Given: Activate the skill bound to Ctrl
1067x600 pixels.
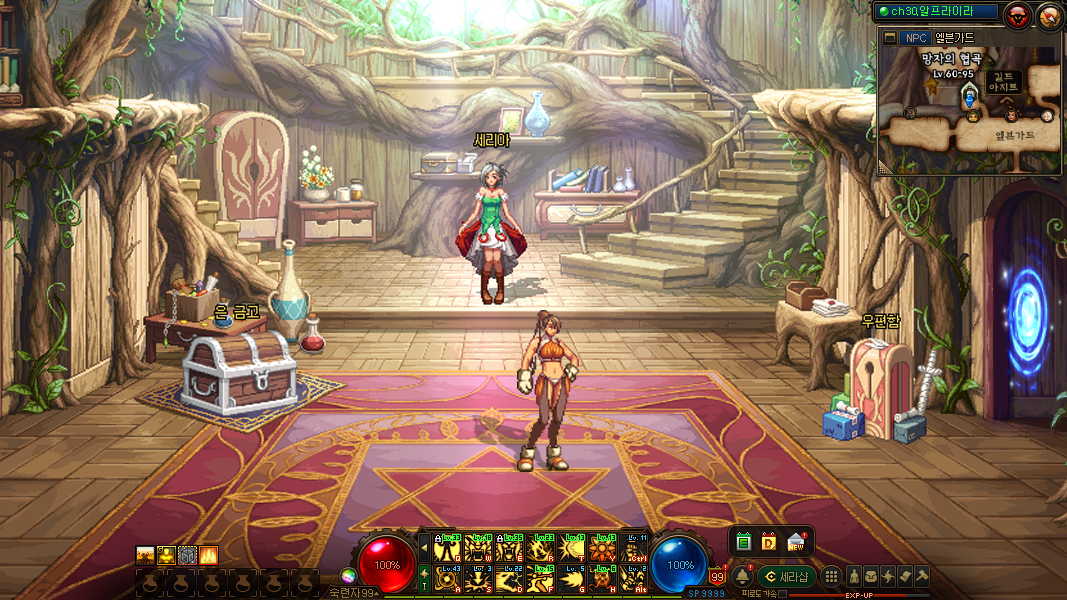Looking at the screenshot, I should pyautogui.click(x=634, y=548).
